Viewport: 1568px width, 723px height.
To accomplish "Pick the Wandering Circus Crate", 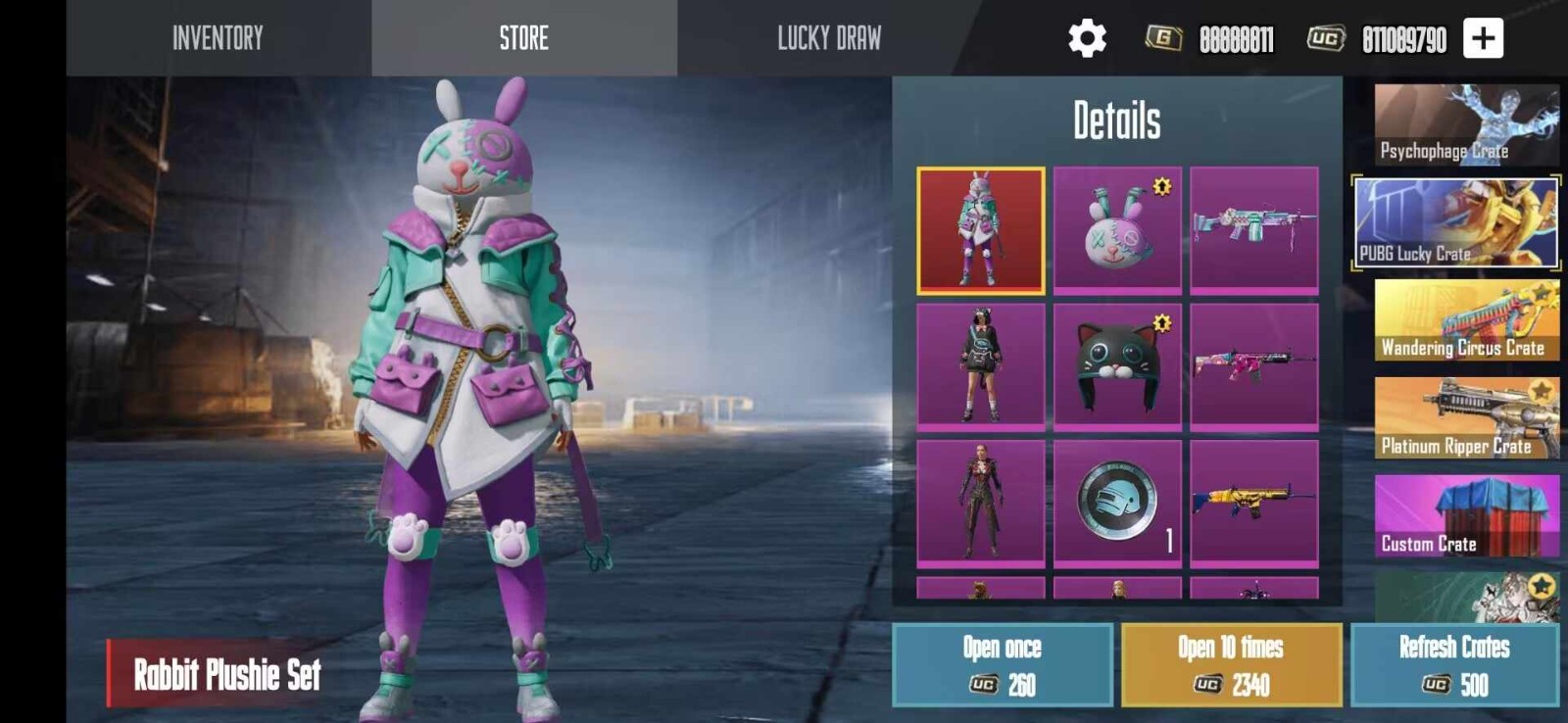I will pyautogui.click(x=1466, y=320).
